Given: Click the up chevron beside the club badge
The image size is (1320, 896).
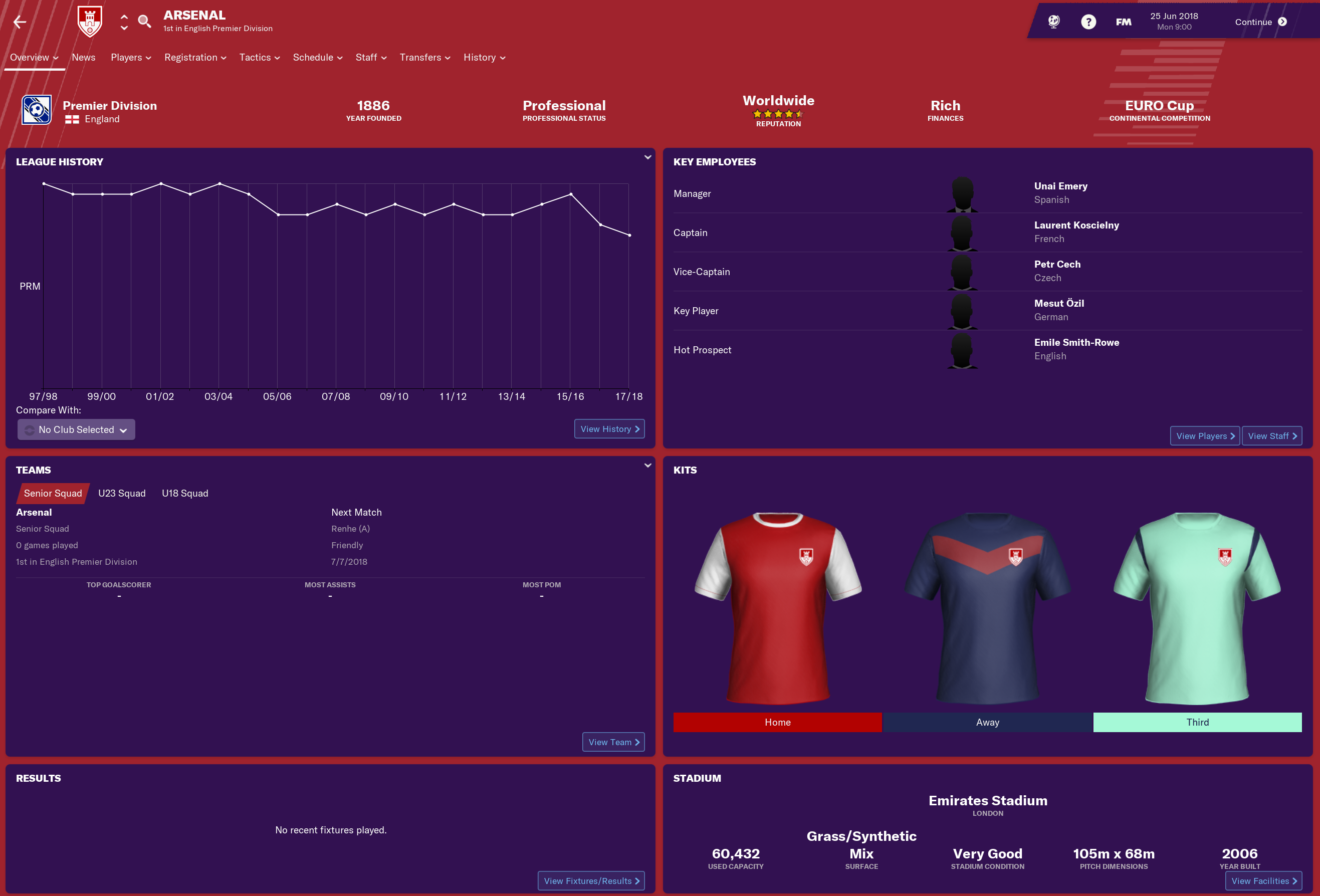Looking at the screenshot, I should (x=123, y=16).
